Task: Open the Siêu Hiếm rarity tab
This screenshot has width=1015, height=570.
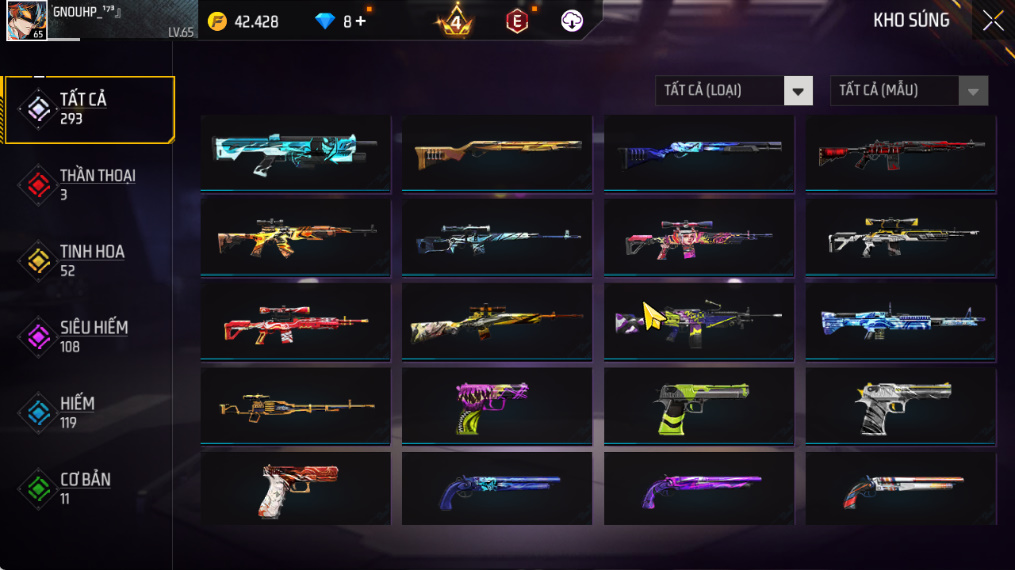Action: tap(88, 336)
